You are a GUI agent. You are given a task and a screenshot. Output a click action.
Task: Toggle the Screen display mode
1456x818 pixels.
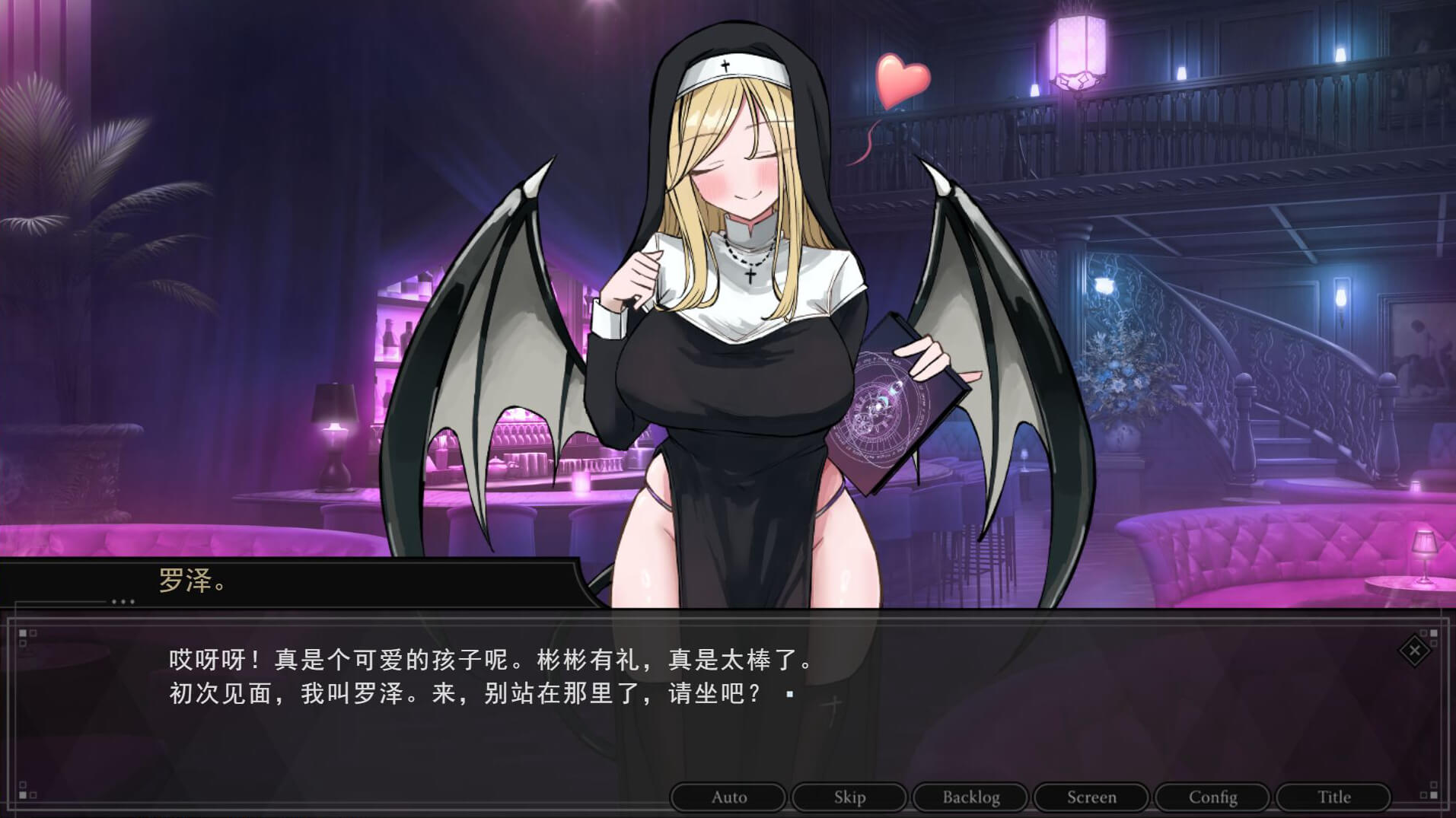[1091, 797]
